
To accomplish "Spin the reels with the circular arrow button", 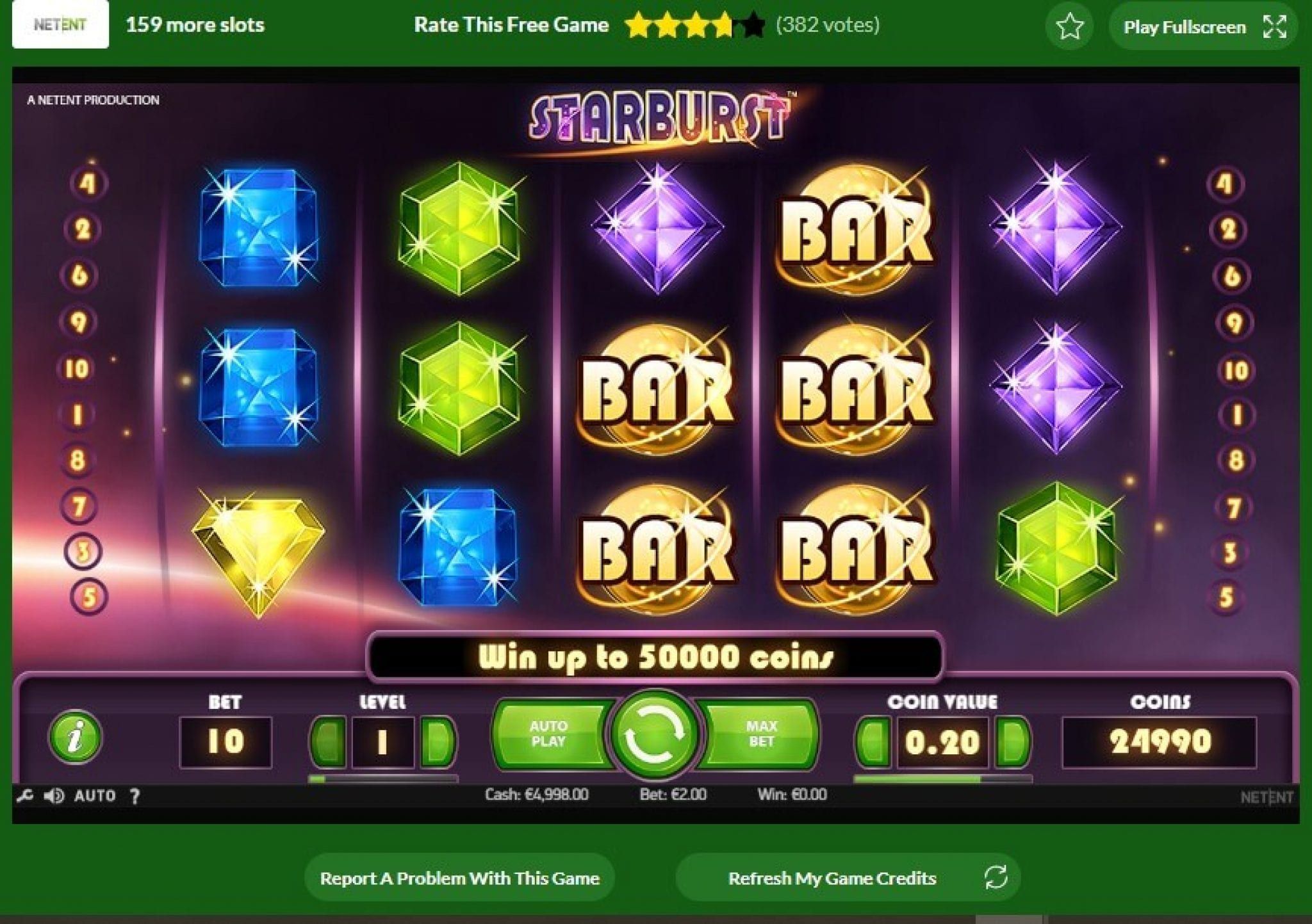I will pos(655,734).
